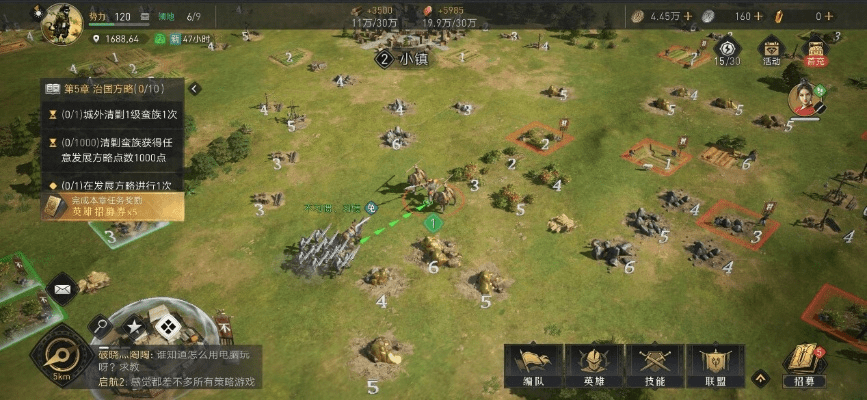Image resolution: width=867 pixels, height=400 pixels.
Task: Open the mail envelope icon
Action: tap(61, 290)
